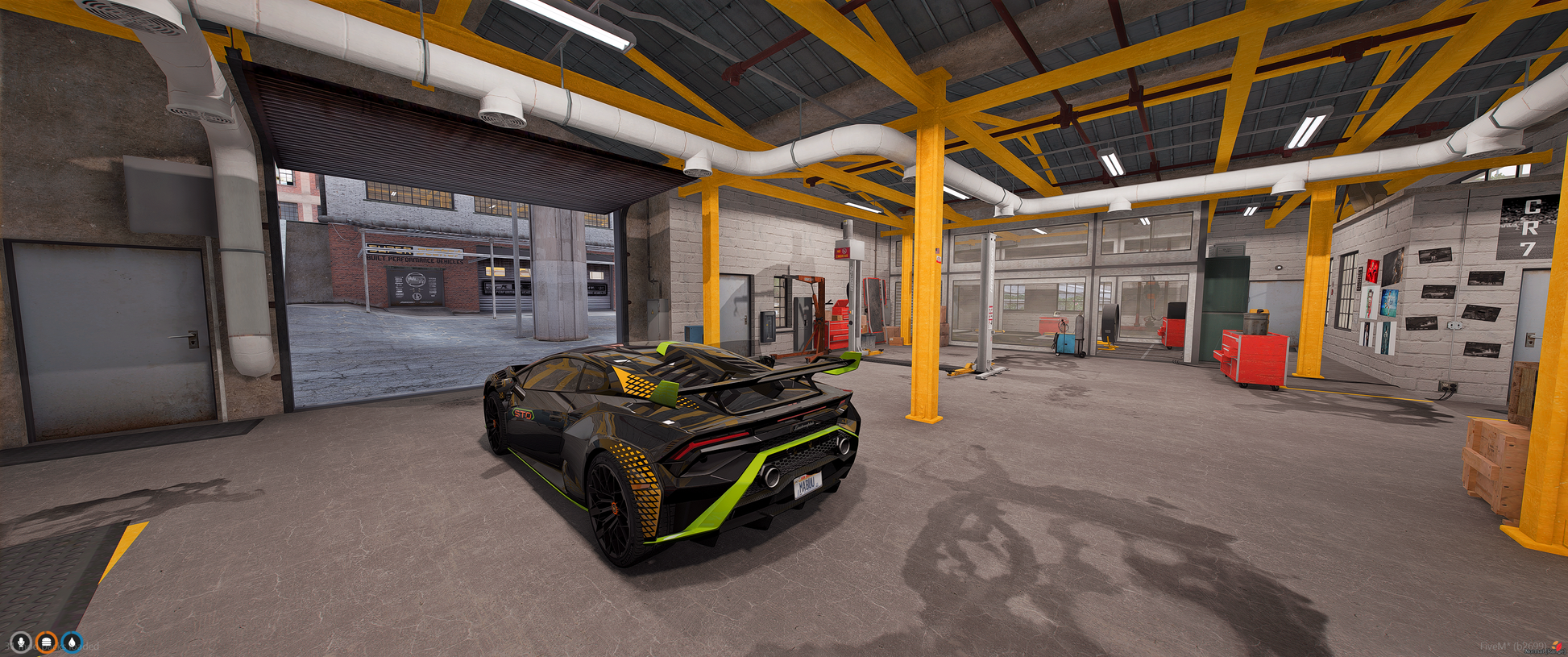Select the orange burger hunger icon
This screenshot has height=657, width=1568.
tap(47, 642)
